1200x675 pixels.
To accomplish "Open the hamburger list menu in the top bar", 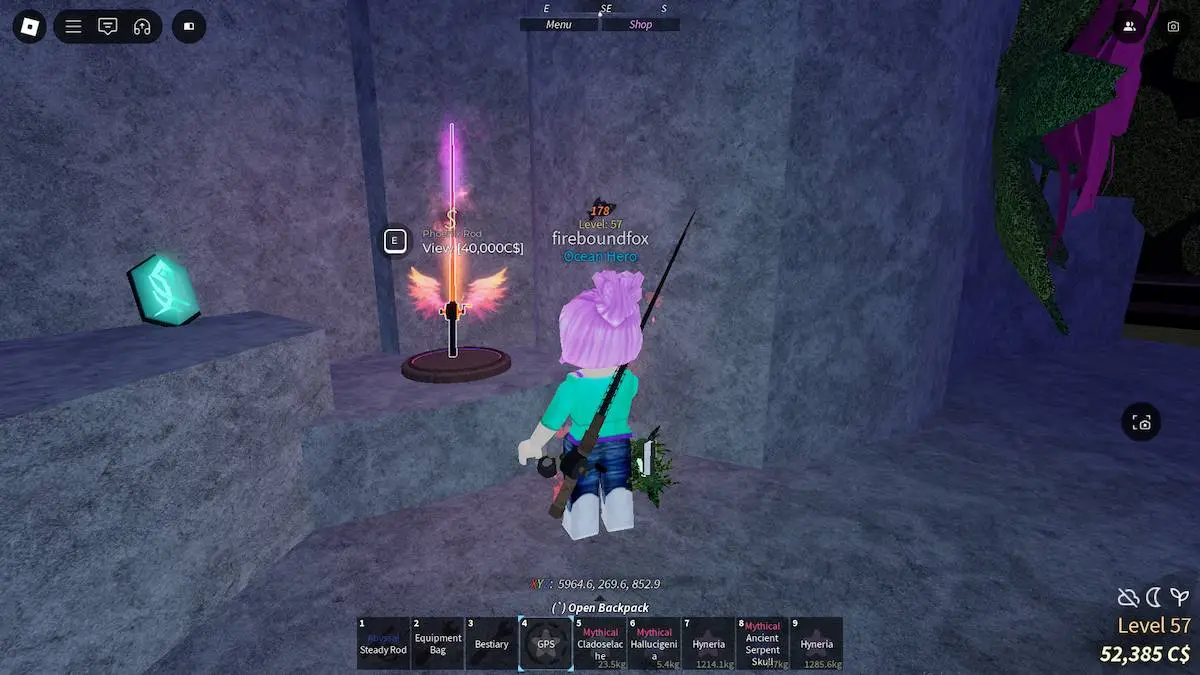I will coord(74,27).
